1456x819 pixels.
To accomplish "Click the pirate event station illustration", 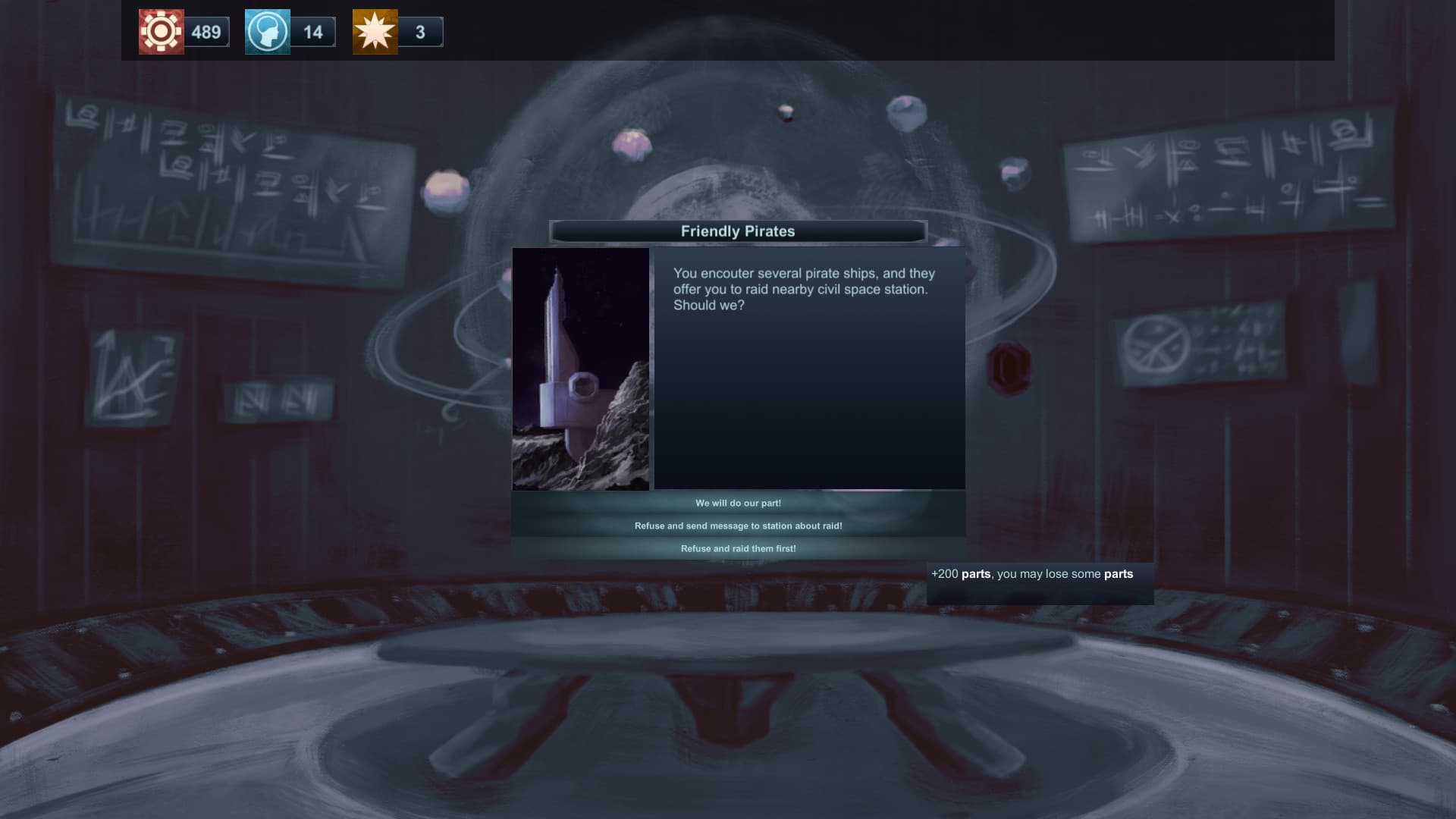I will 581,368.
